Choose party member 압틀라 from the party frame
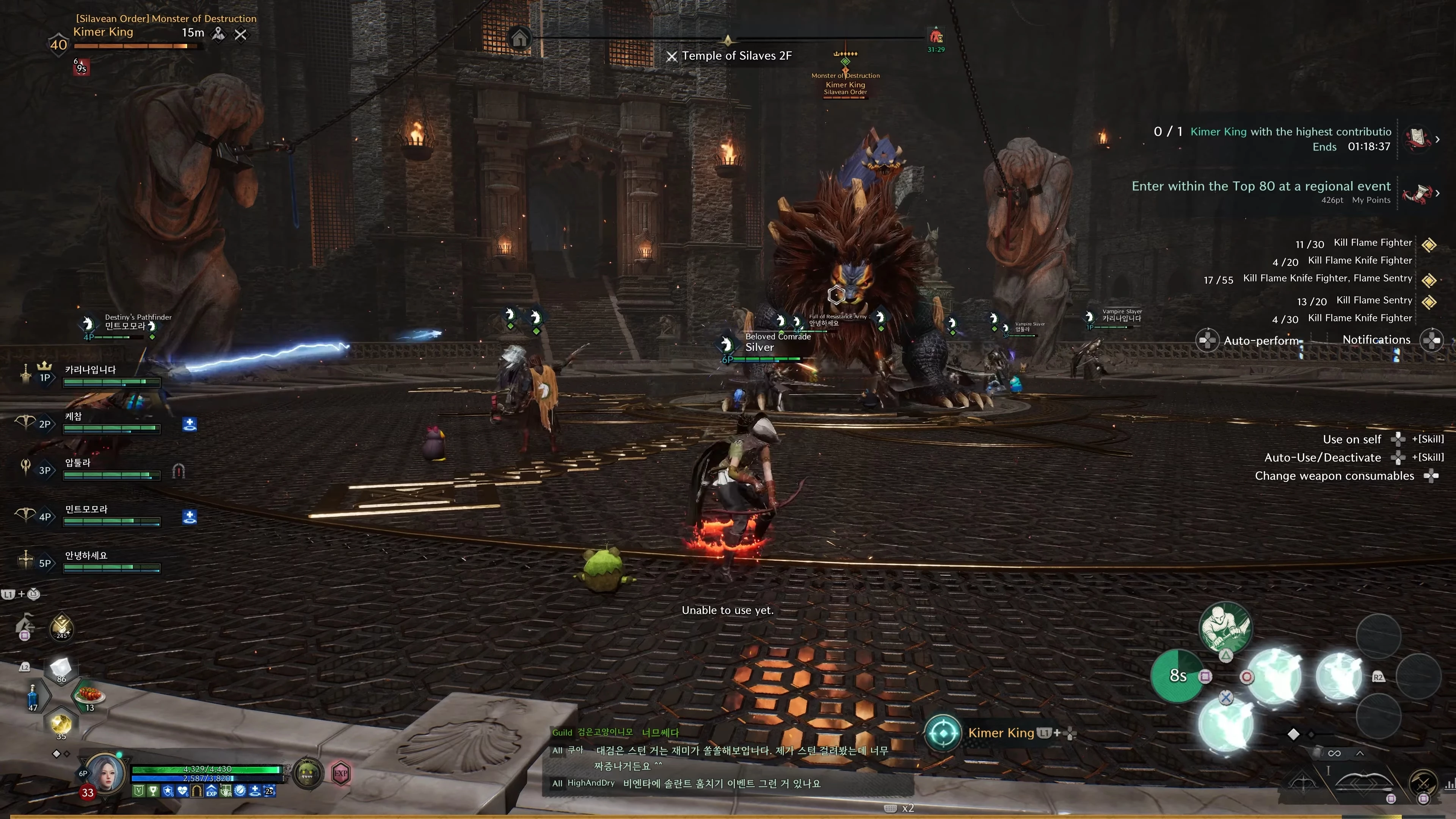Screen dimensions: 1456x819 pos(77,463)
